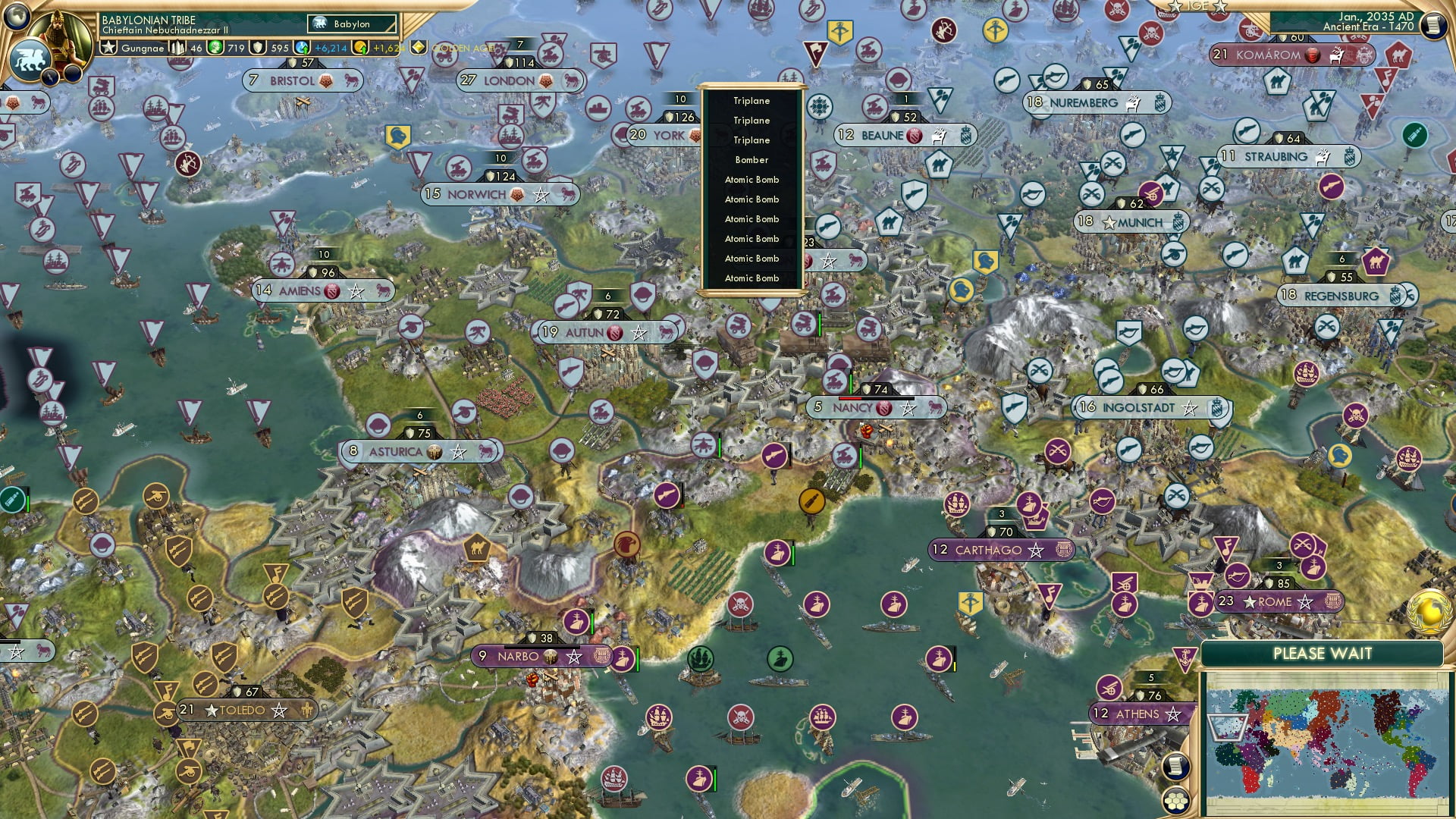
Task: Click the hexagon strategic view icon near minimap
Action: 1176,801
